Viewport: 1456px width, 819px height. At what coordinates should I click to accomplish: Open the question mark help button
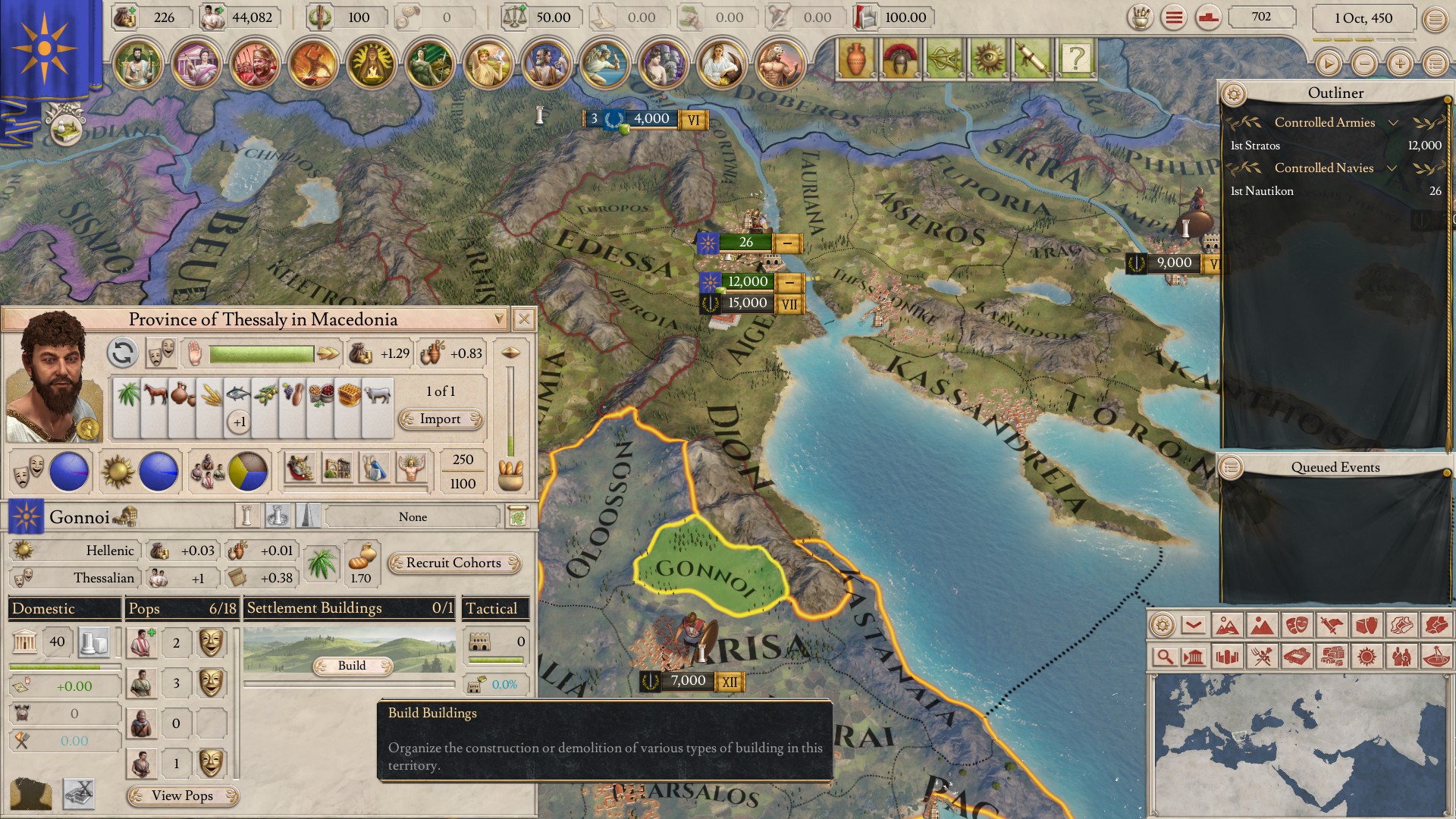[1075, 58]
